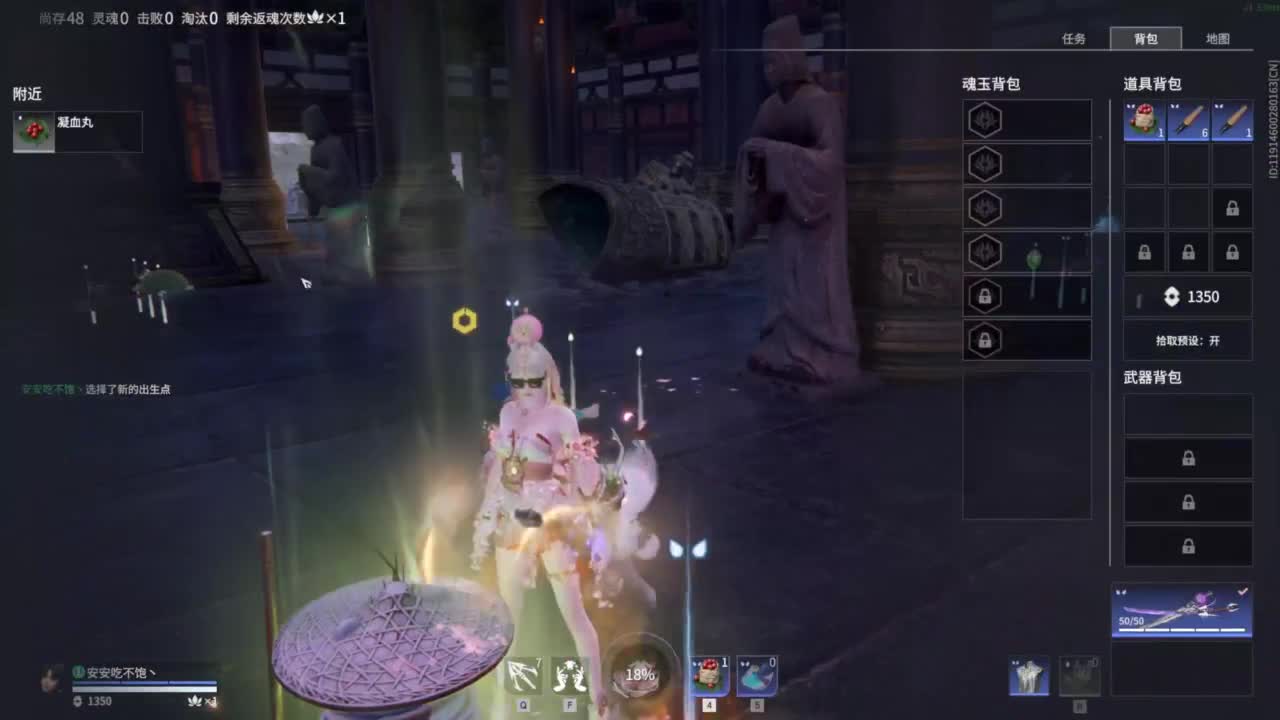Click the 18% ultimate charge indicator
The image size is (1280, 720).
click(638, 675)
